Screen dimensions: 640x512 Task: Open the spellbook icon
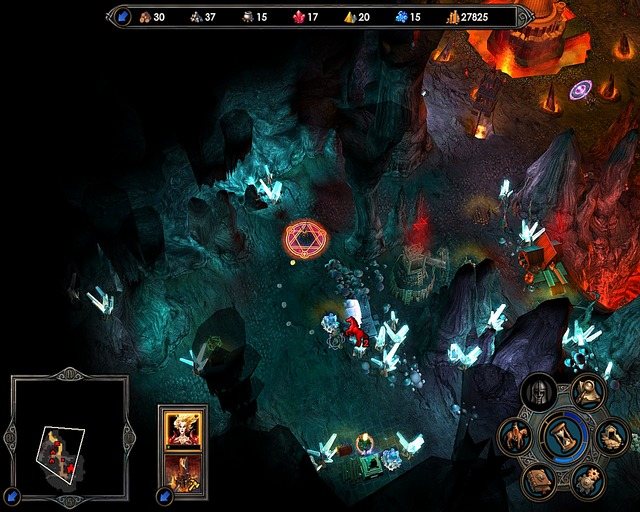tap(539, 481)
